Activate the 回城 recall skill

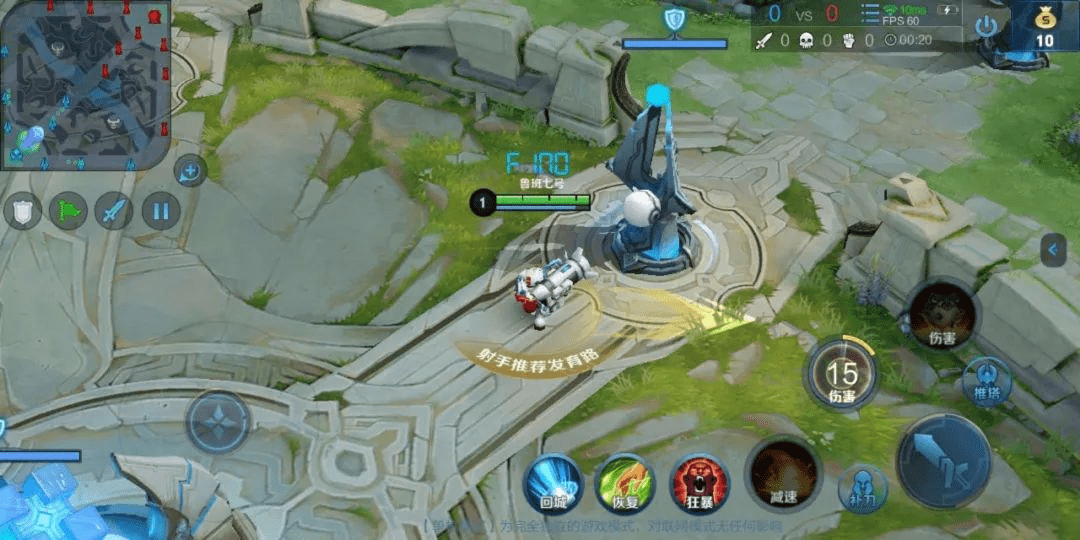[x=554, y=483]
